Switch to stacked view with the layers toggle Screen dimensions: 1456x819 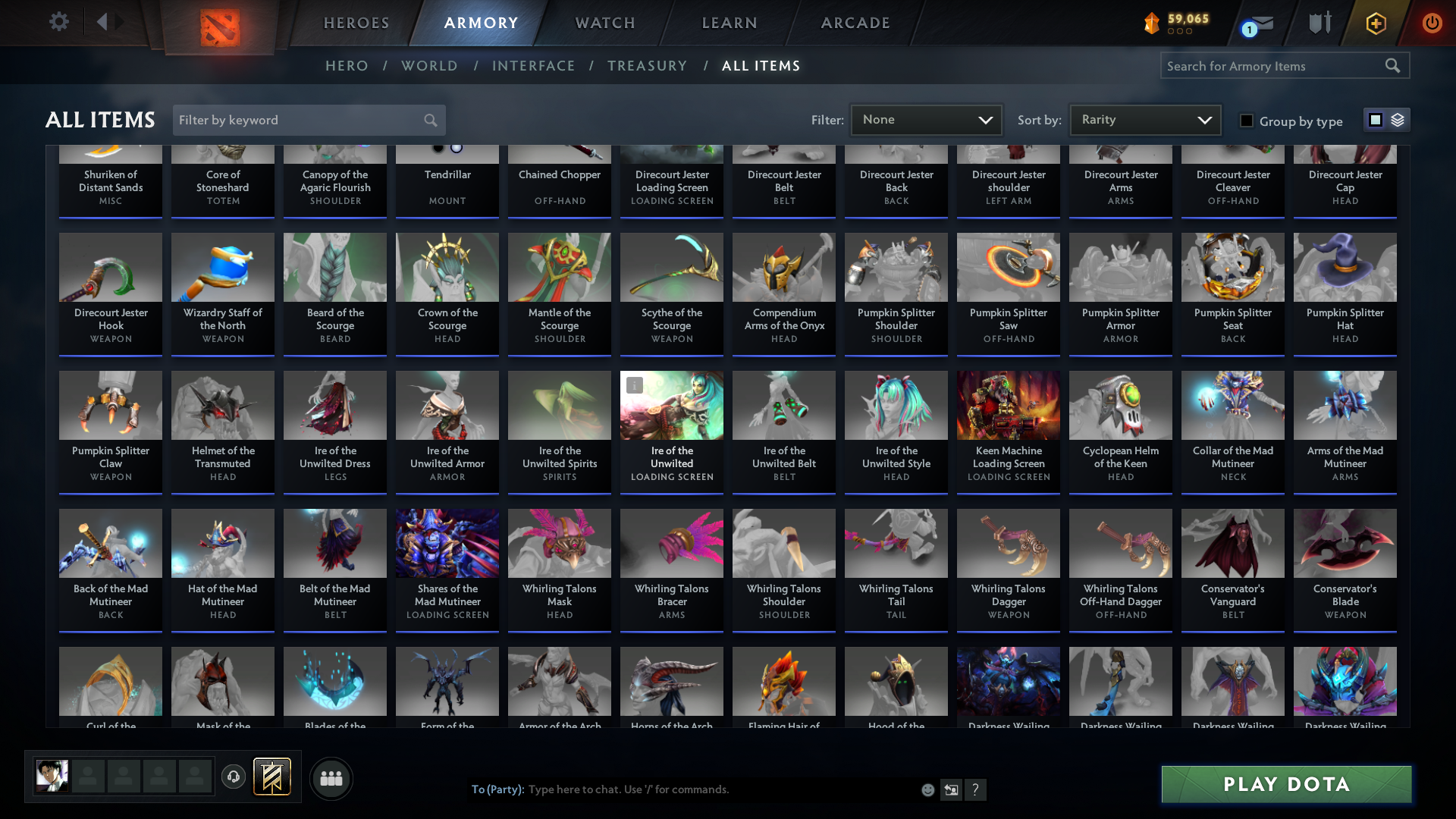tap(1398, 120)
